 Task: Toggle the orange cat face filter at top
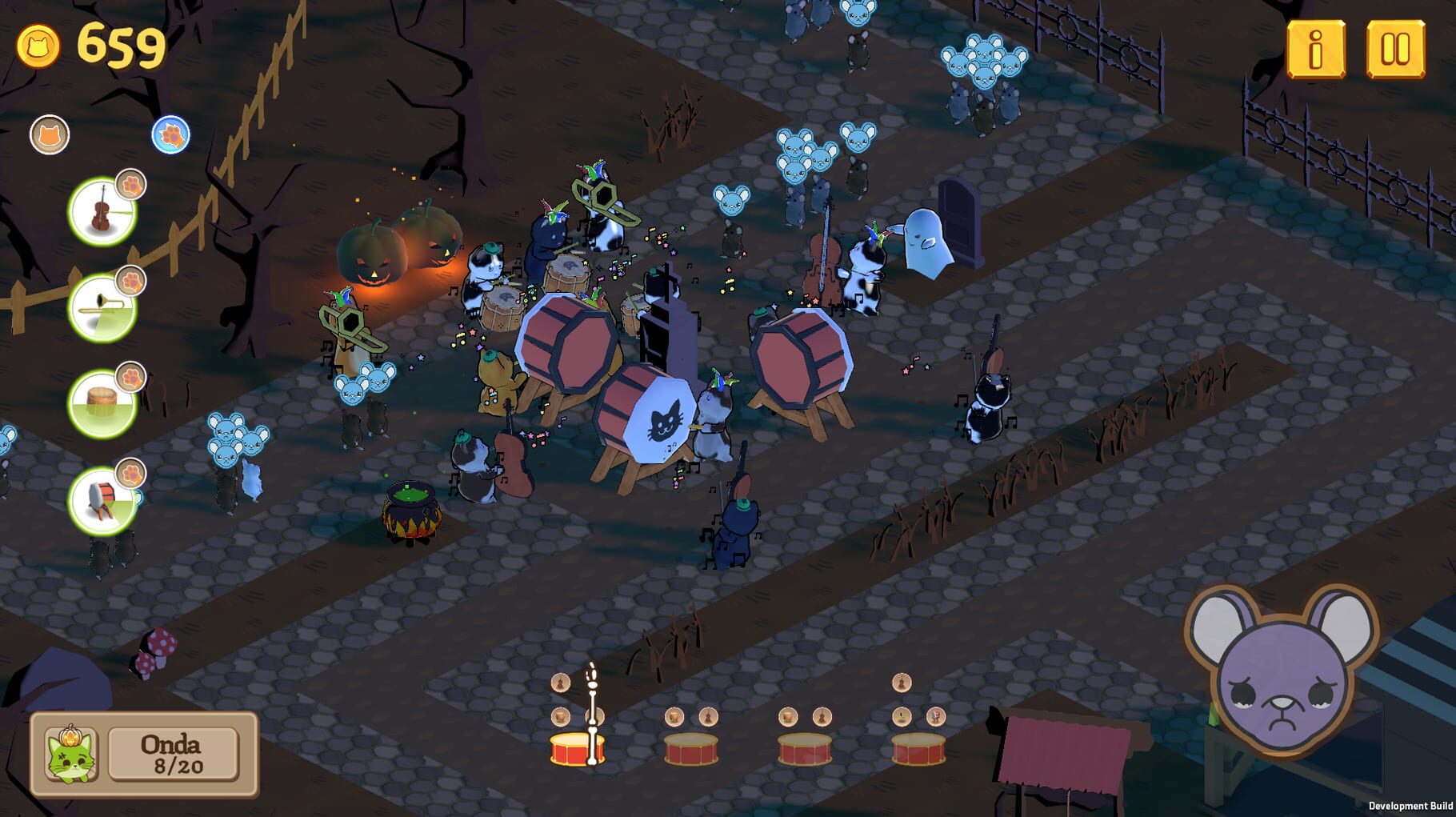[x=50, y=134]
